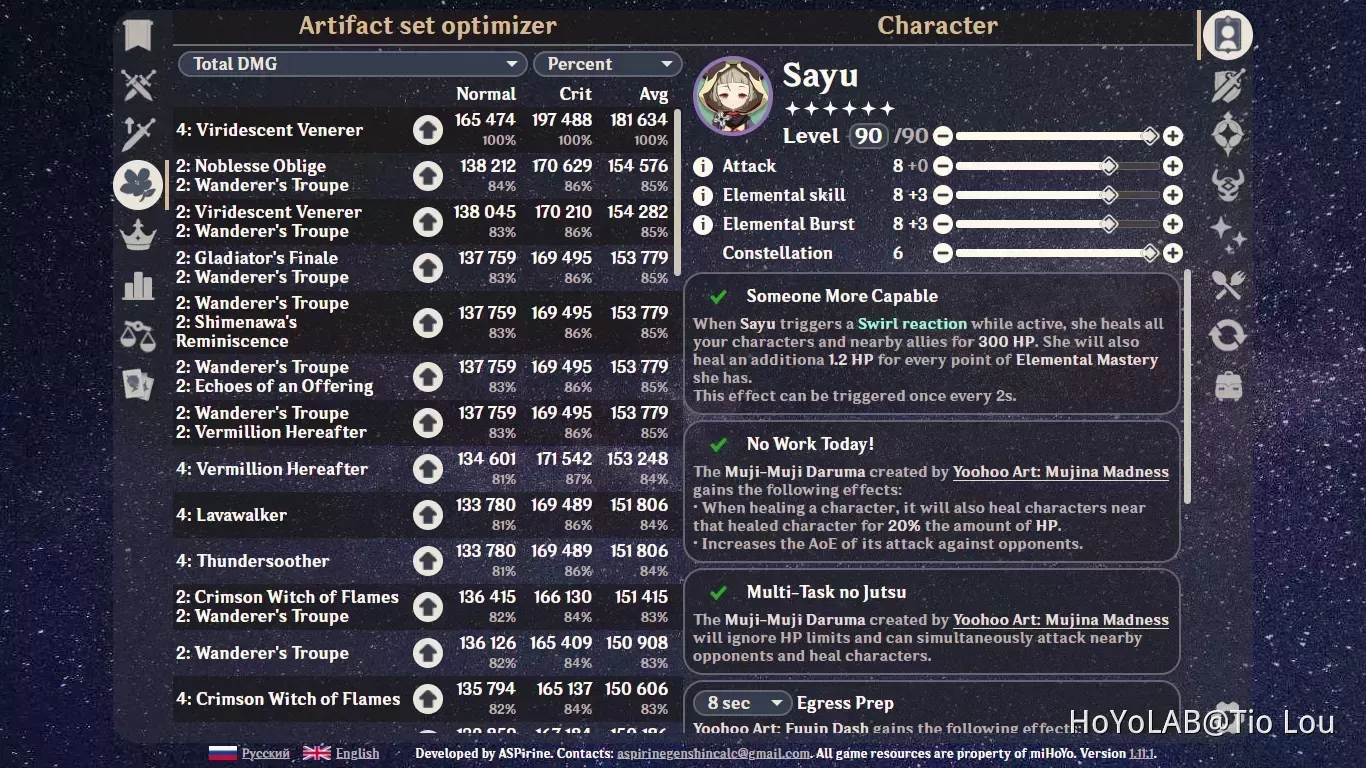1366x768 pixels.
Task: Click the bar chart statistics icon
Action: coord(137,285)
